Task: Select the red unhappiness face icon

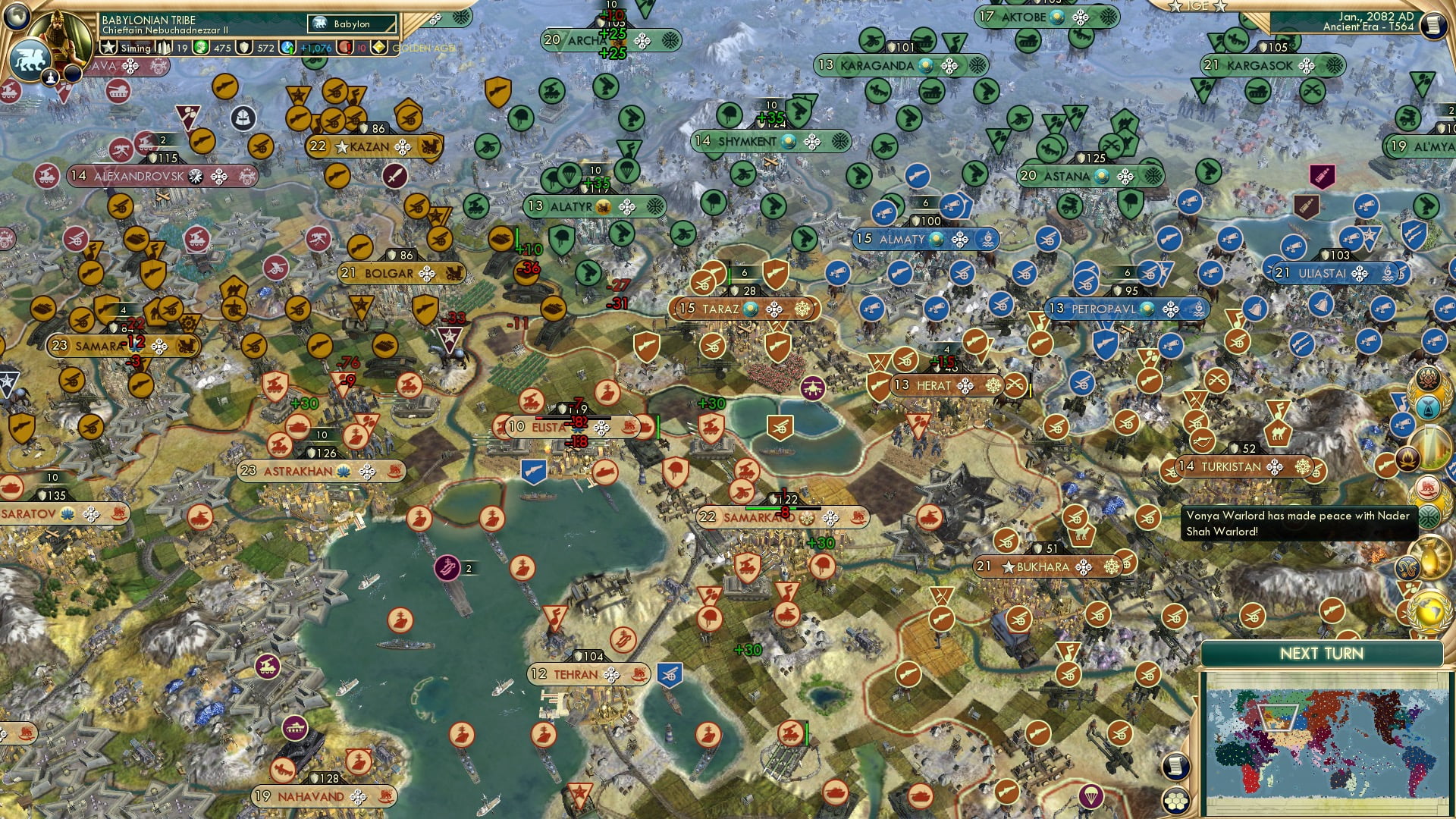Action: pyautogui.click(x=344, y=48)
